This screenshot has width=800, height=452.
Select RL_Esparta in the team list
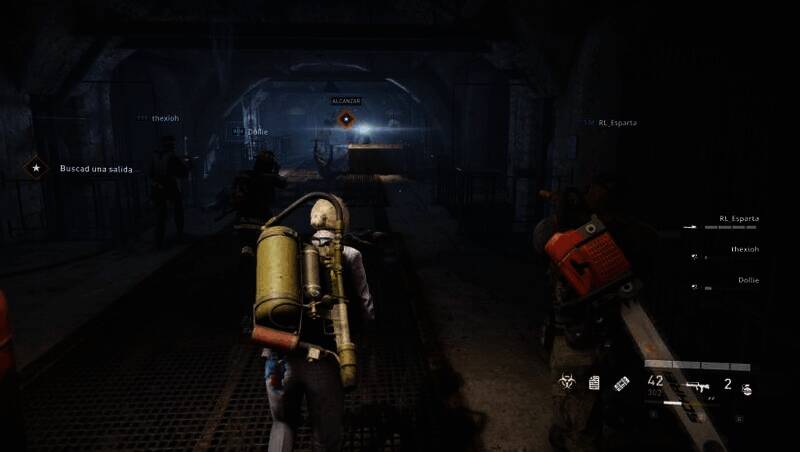coord(738,218)
